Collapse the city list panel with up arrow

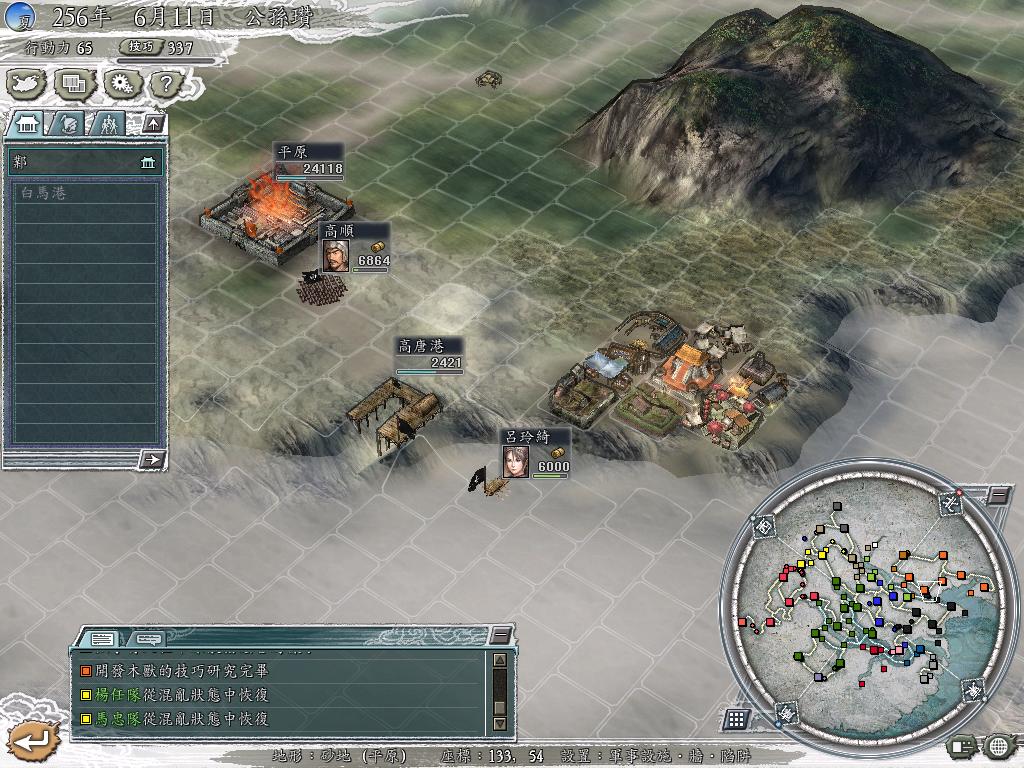pyautogui.click(x=153, y=124)
